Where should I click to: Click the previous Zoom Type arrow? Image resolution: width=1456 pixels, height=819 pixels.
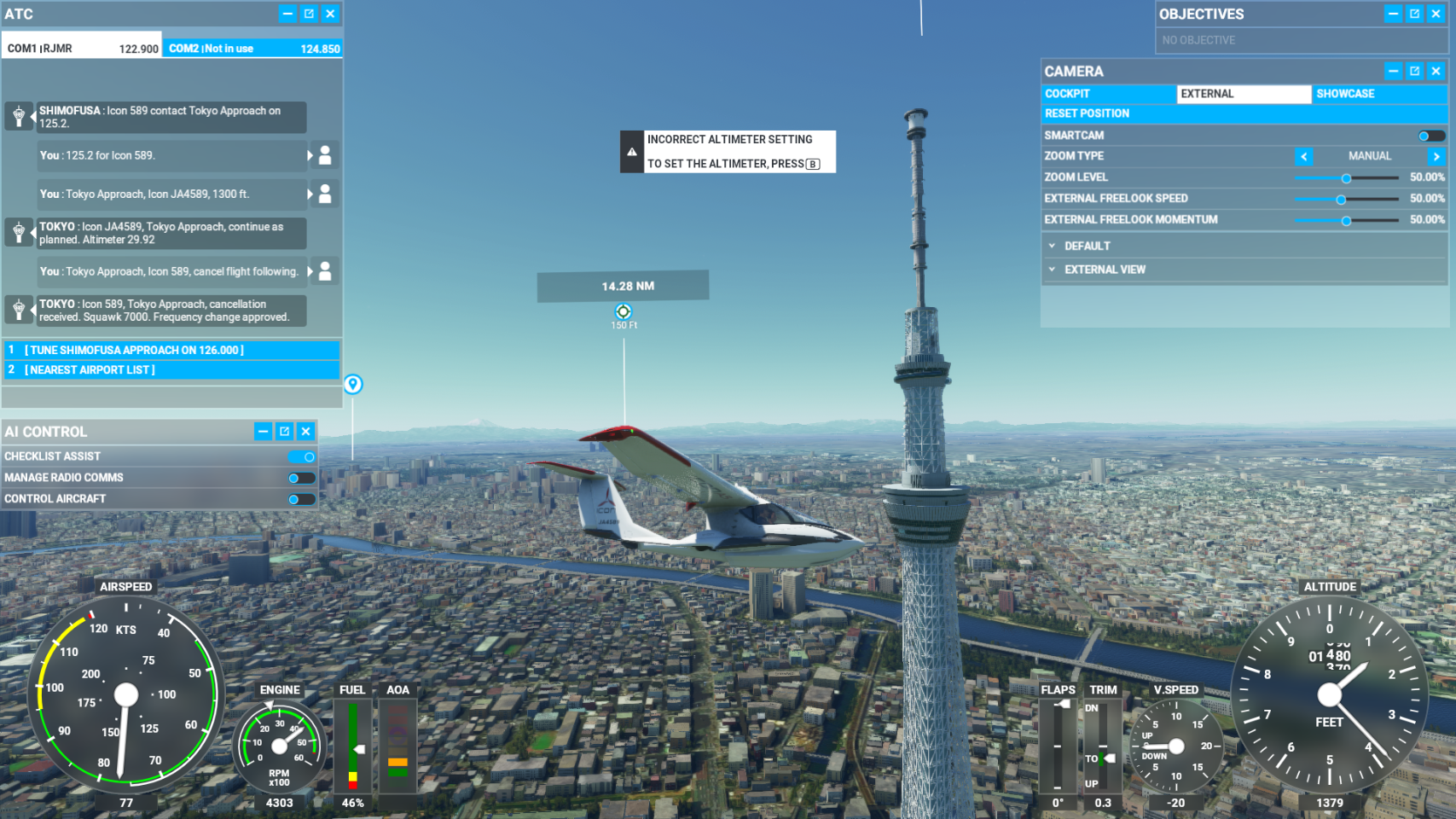1303,156
